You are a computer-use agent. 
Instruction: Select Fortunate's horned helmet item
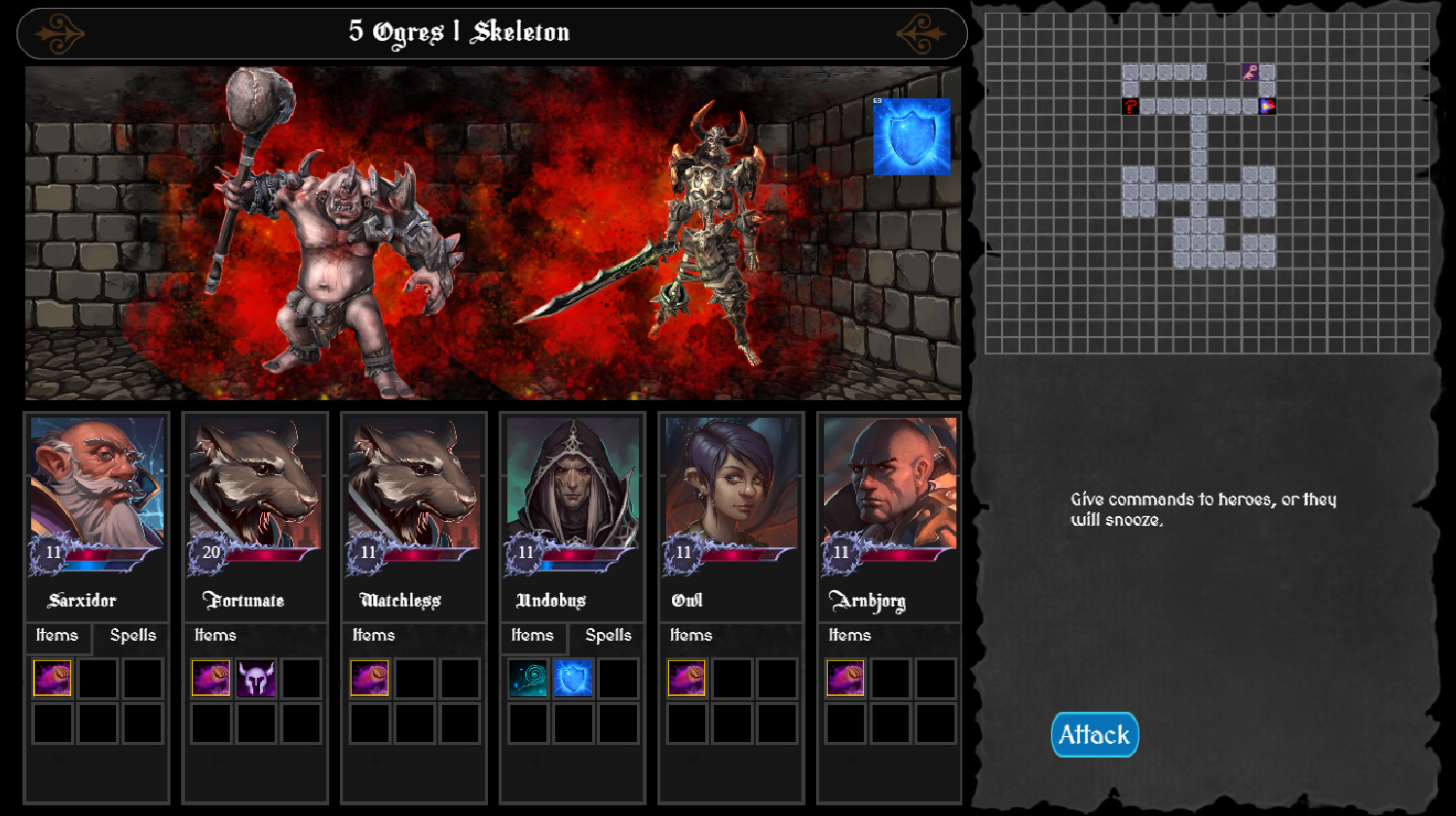point(256,679)
